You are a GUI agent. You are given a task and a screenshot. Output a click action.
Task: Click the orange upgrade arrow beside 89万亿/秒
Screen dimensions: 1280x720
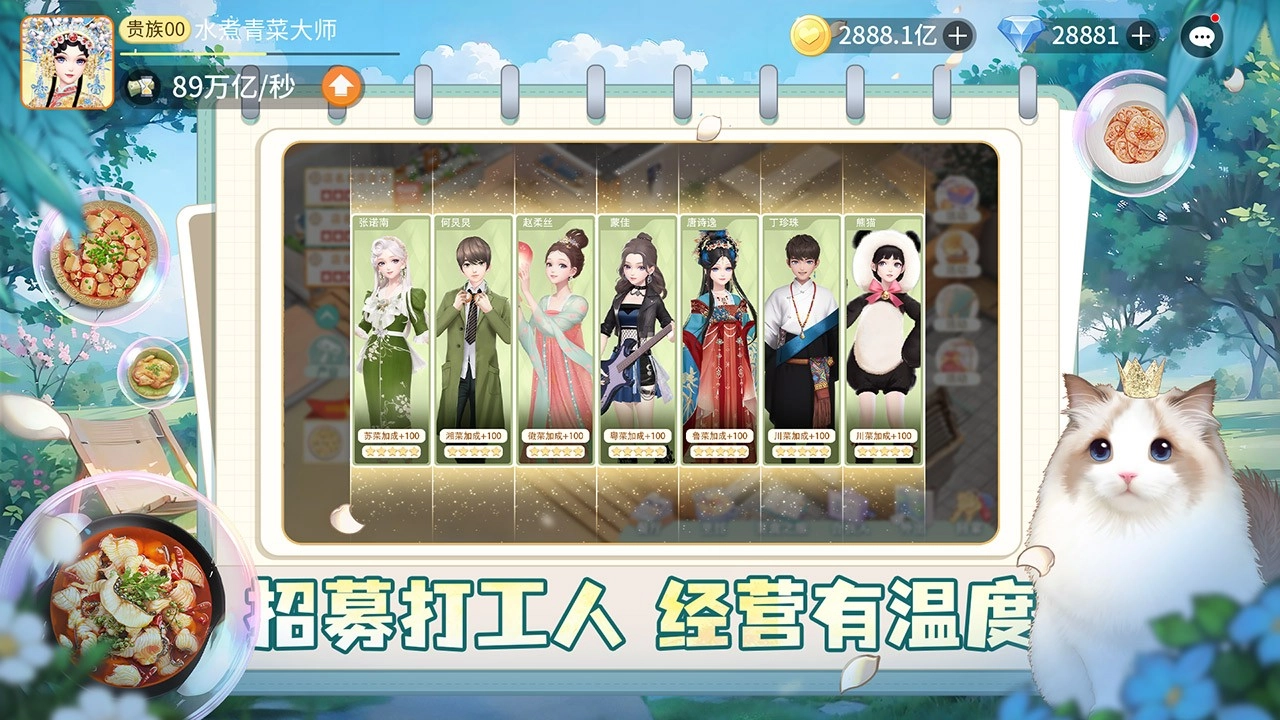[x=340, y=87]
